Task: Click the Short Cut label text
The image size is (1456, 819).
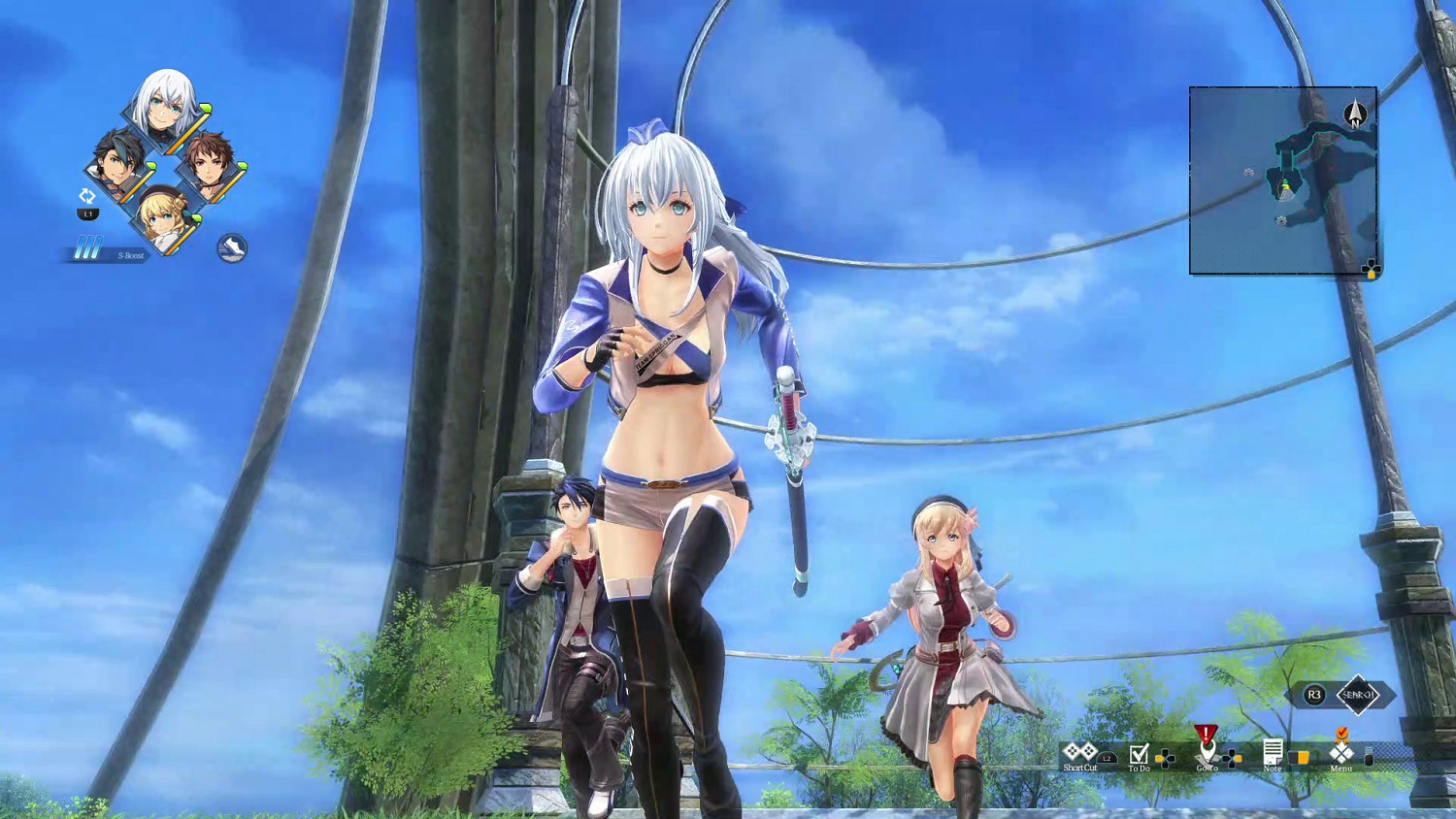Action: (x=1079, y=768)
